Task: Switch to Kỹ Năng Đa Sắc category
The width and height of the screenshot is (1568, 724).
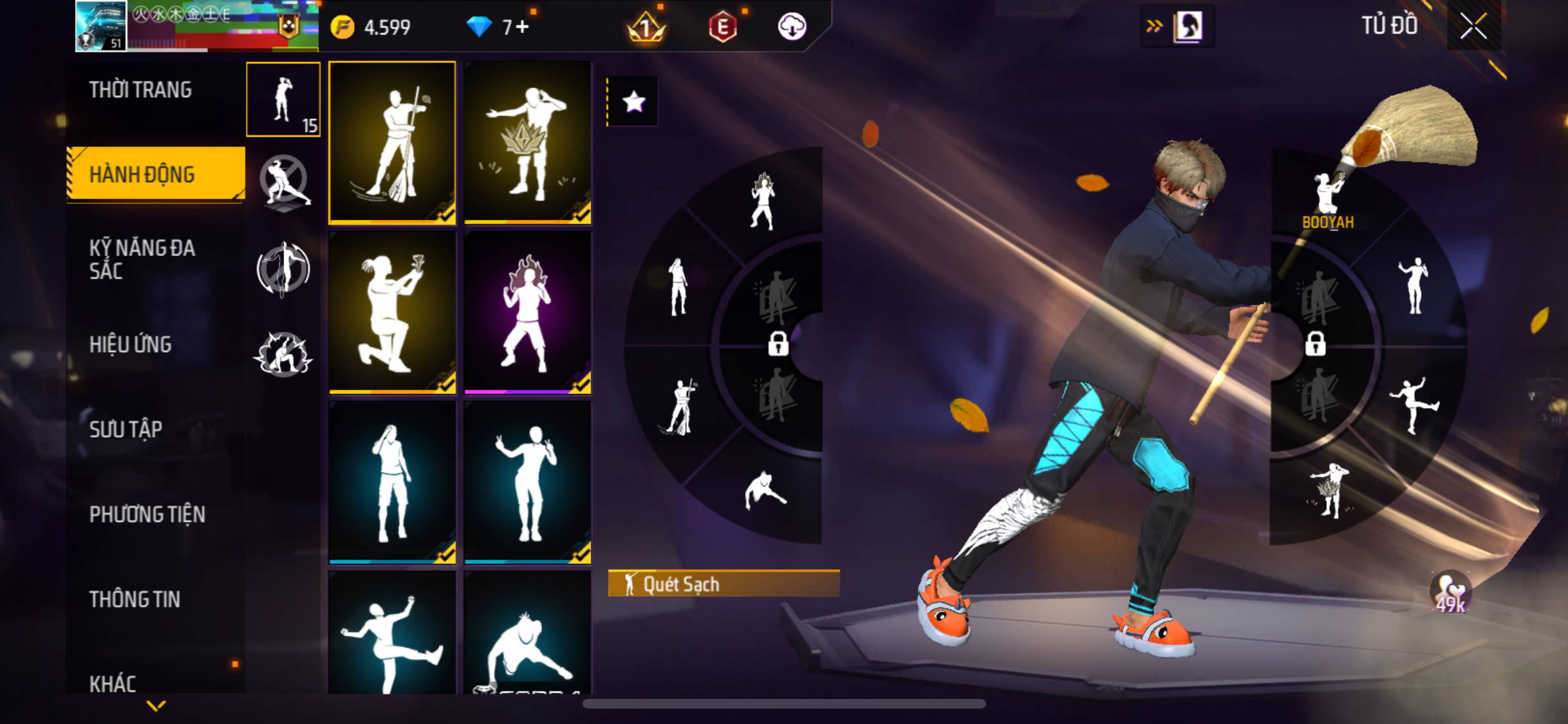Action: 142,259
